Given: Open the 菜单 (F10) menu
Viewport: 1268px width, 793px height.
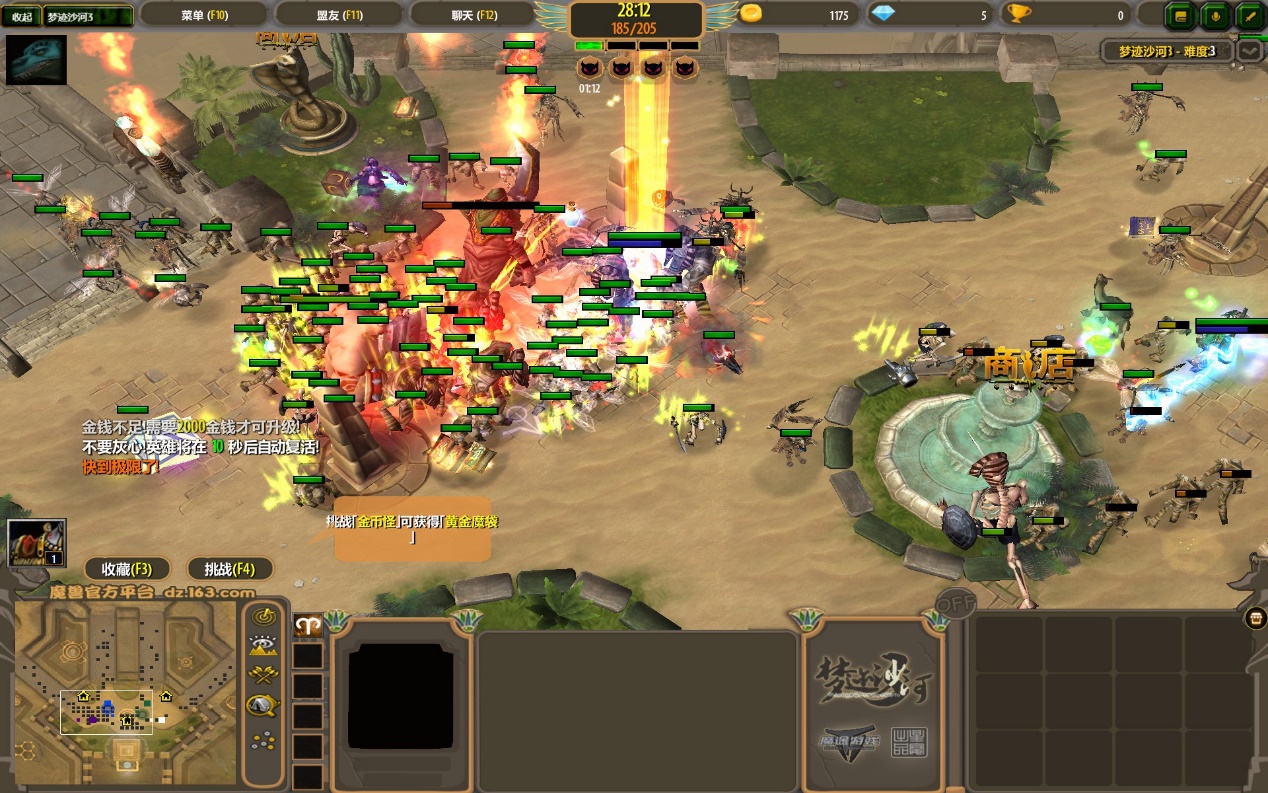Looking at the screenshot, I should pos(204,15).
